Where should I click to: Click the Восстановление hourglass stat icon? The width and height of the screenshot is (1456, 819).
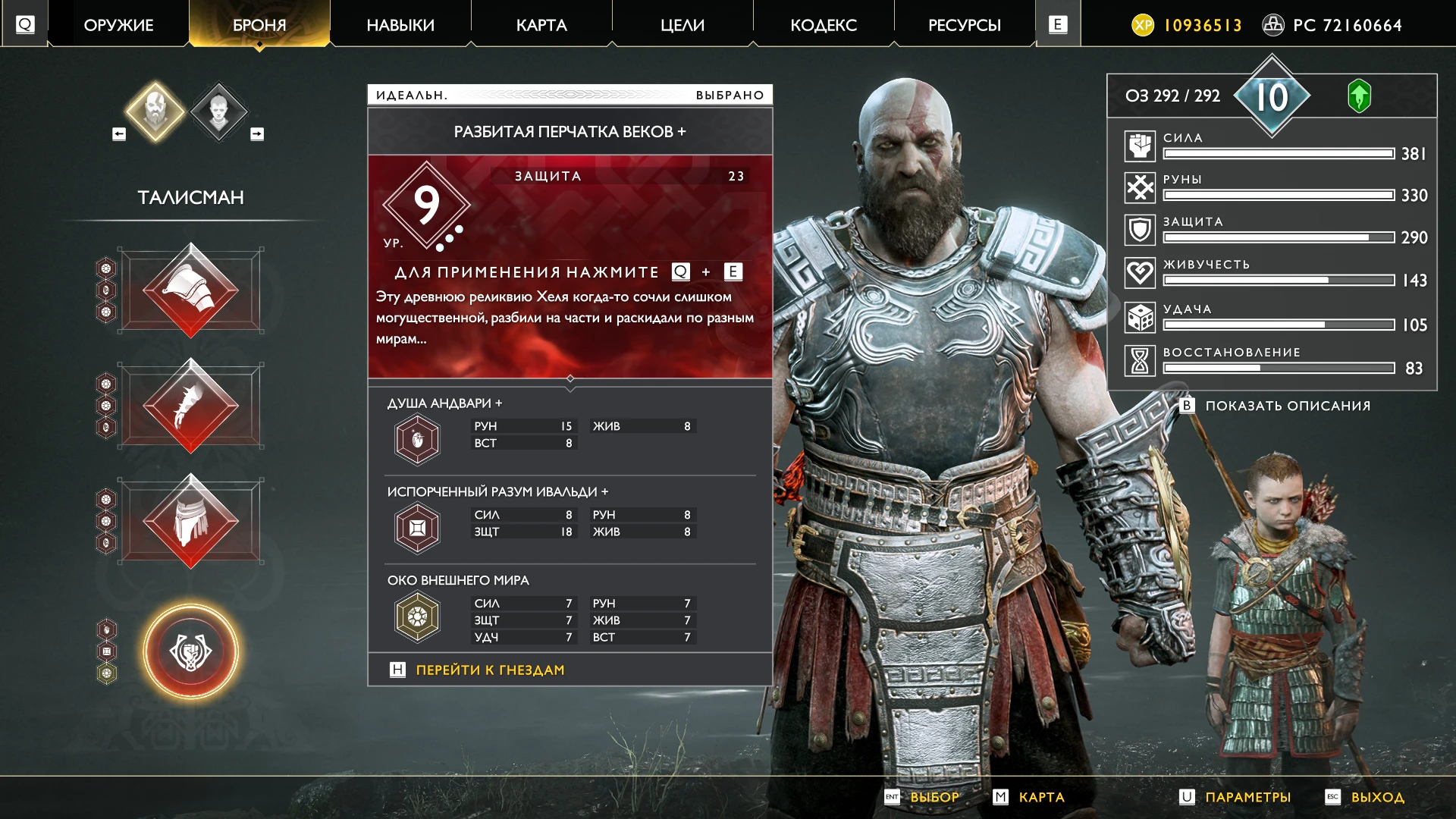(x=1140, y=360)
